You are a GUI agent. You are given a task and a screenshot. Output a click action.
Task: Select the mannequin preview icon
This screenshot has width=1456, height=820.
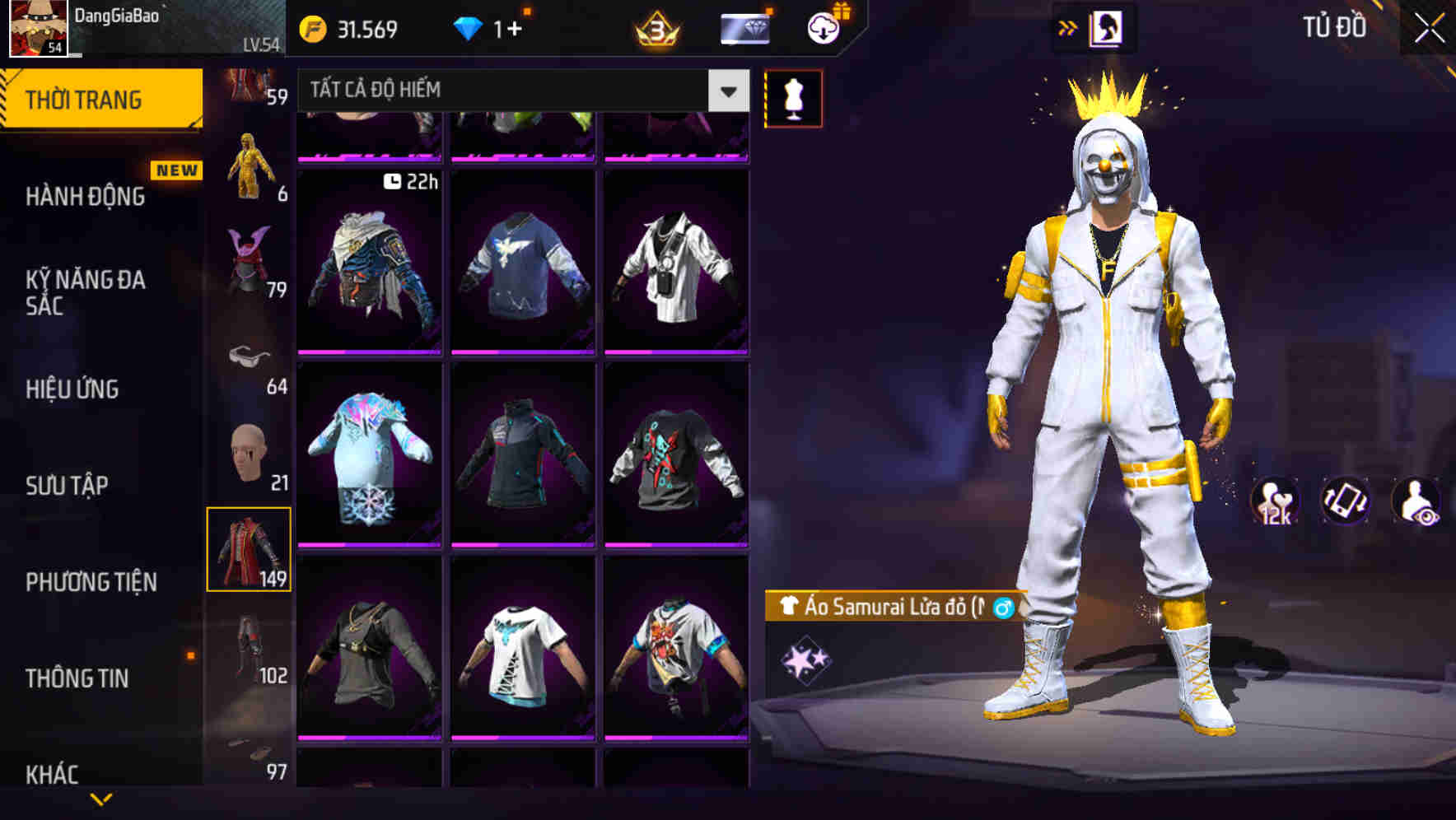click(793, 97)
